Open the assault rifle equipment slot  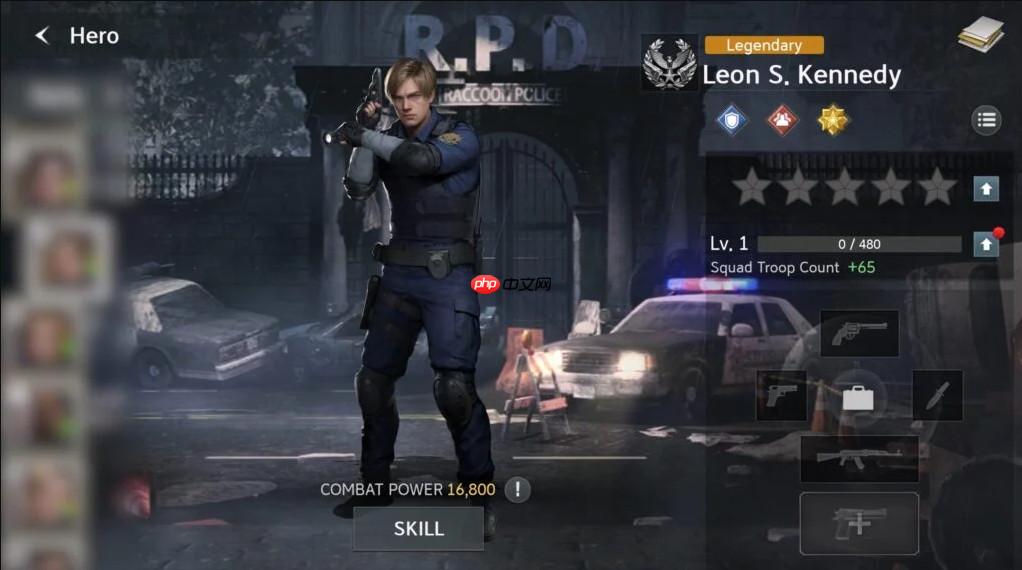click(859, 458)
